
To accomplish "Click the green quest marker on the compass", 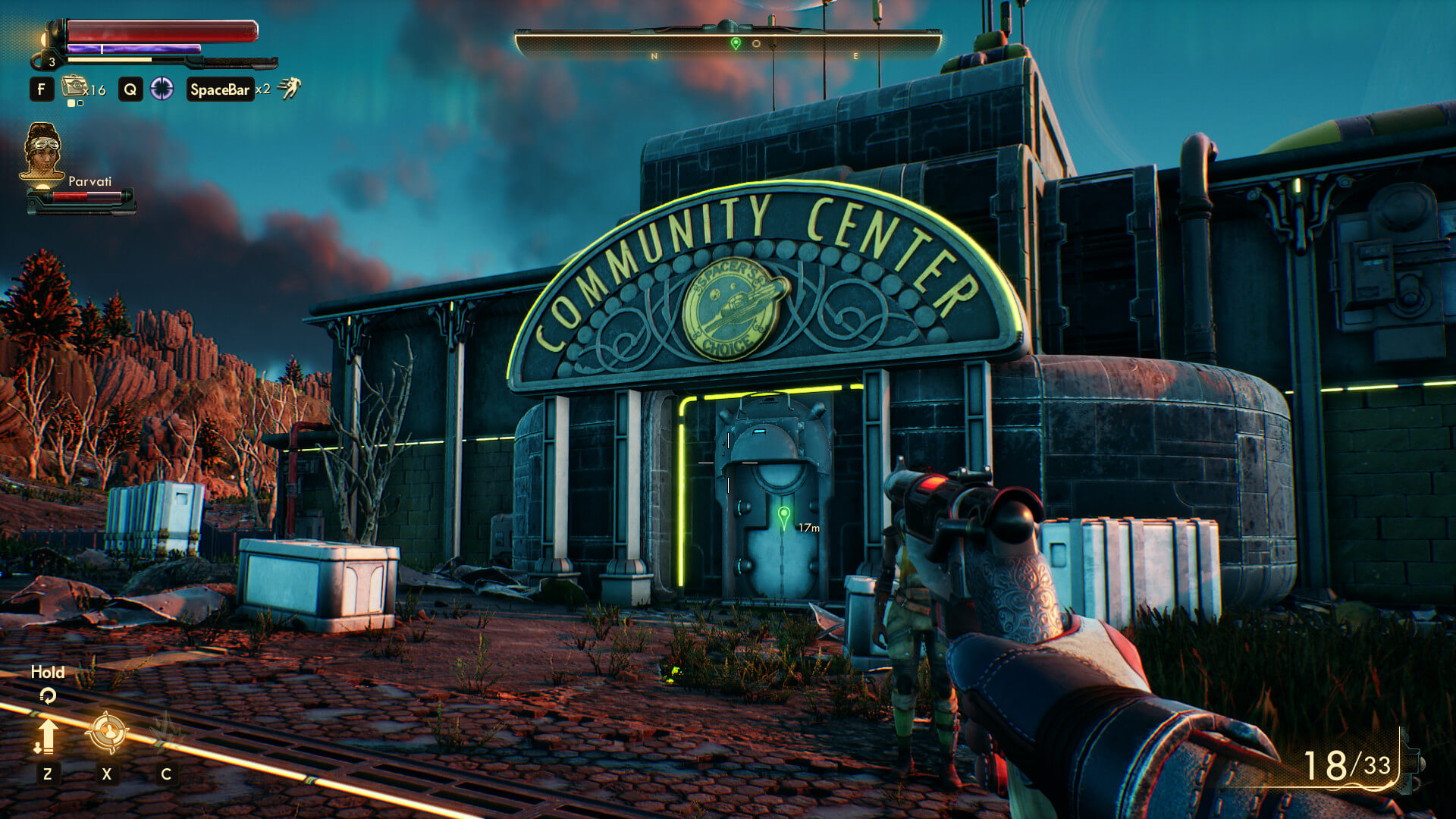I will coord(735,43).
